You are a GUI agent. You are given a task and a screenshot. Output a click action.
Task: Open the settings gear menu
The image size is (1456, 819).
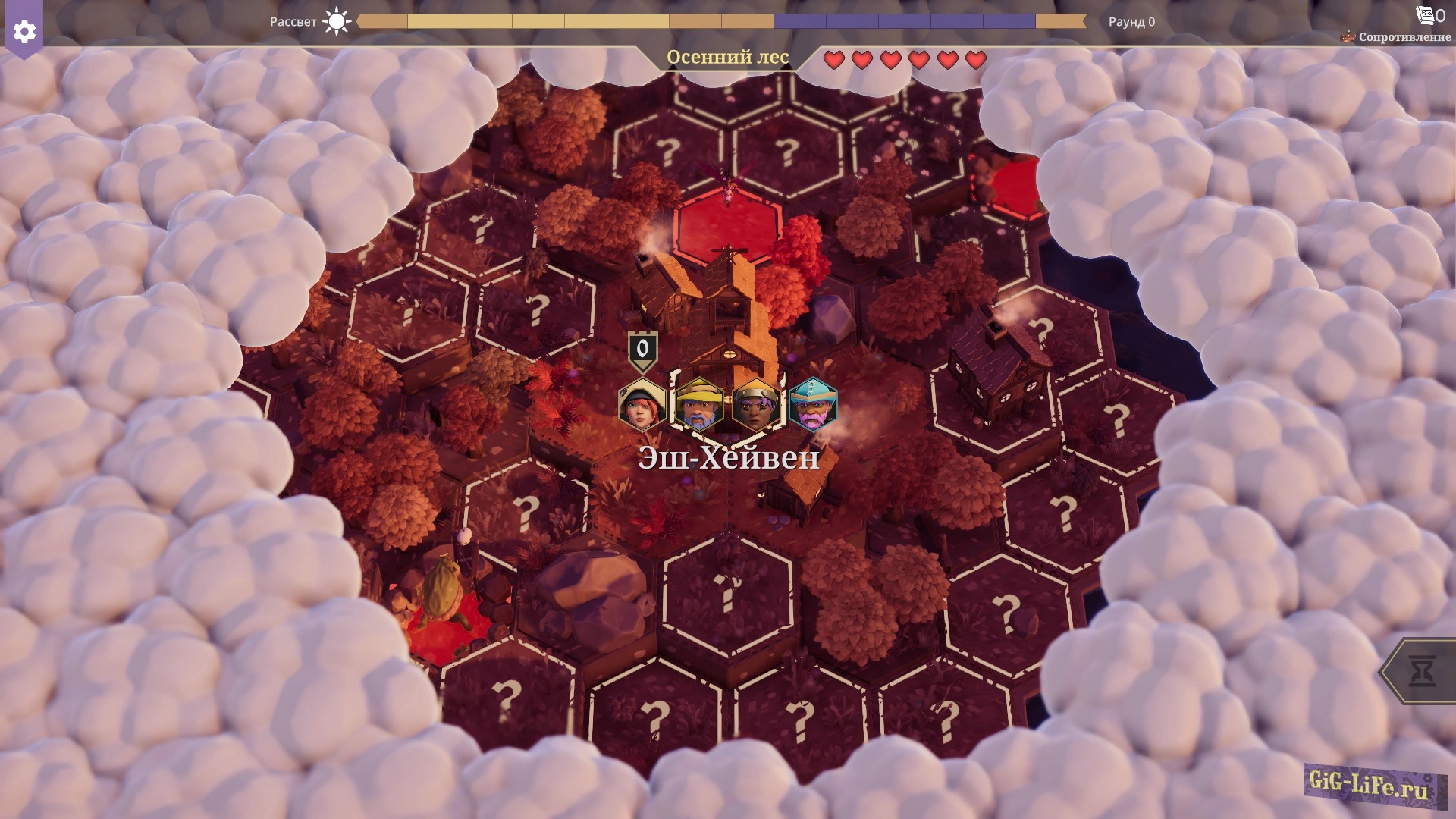24,32
